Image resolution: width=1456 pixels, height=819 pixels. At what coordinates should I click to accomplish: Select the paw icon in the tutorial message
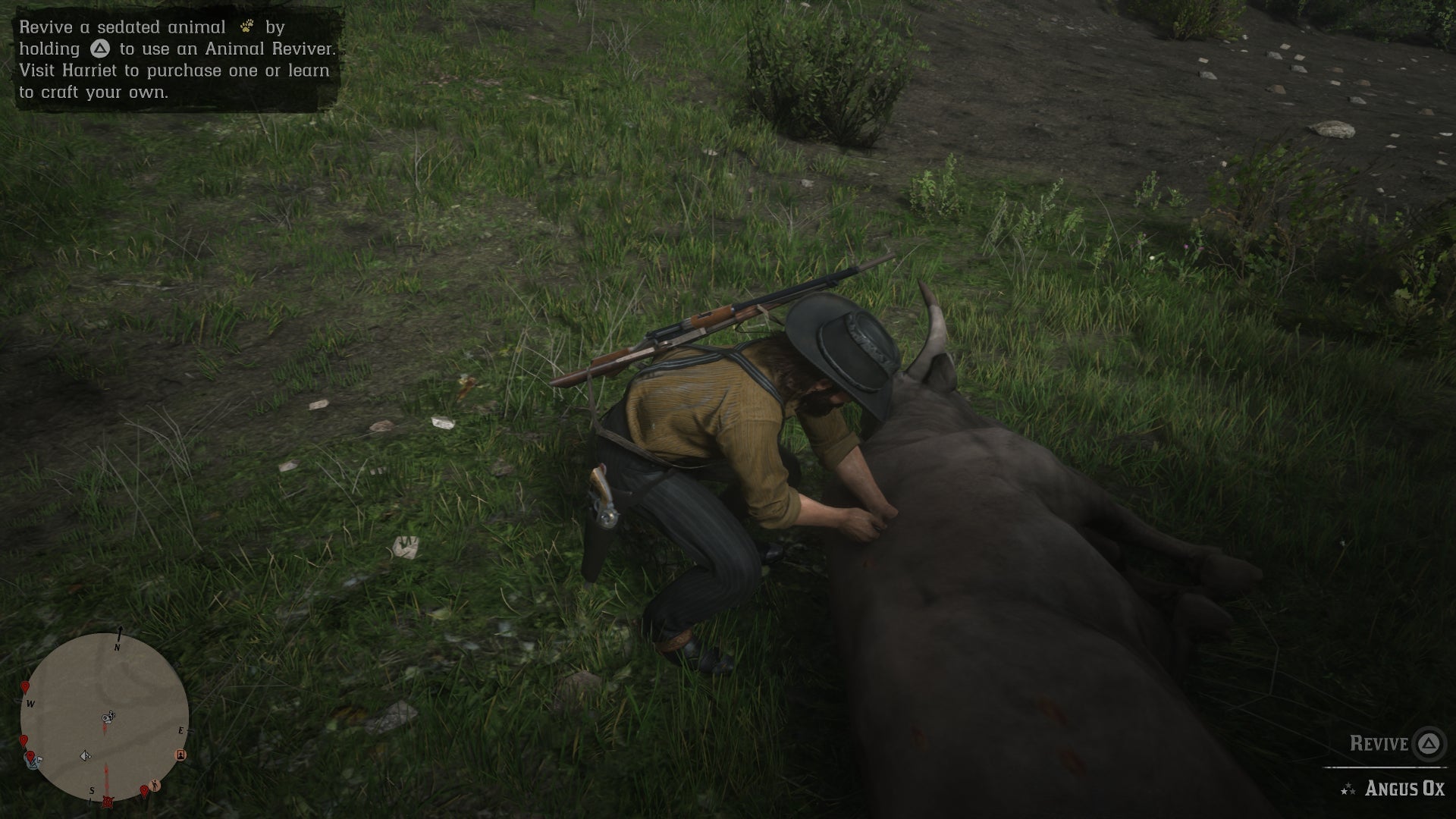coord(246,27)
